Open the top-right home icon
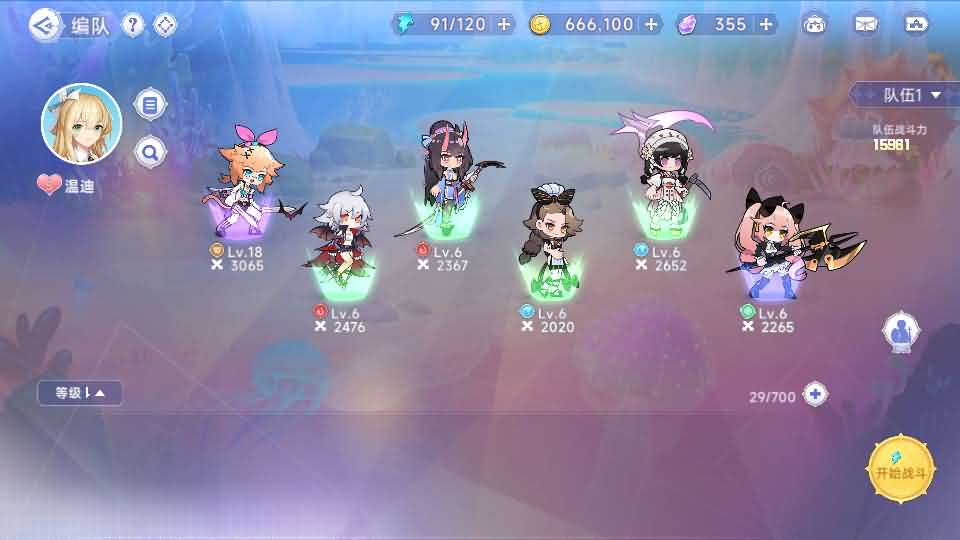Screen dimensions: 960x540 click(x=915, y=24)
